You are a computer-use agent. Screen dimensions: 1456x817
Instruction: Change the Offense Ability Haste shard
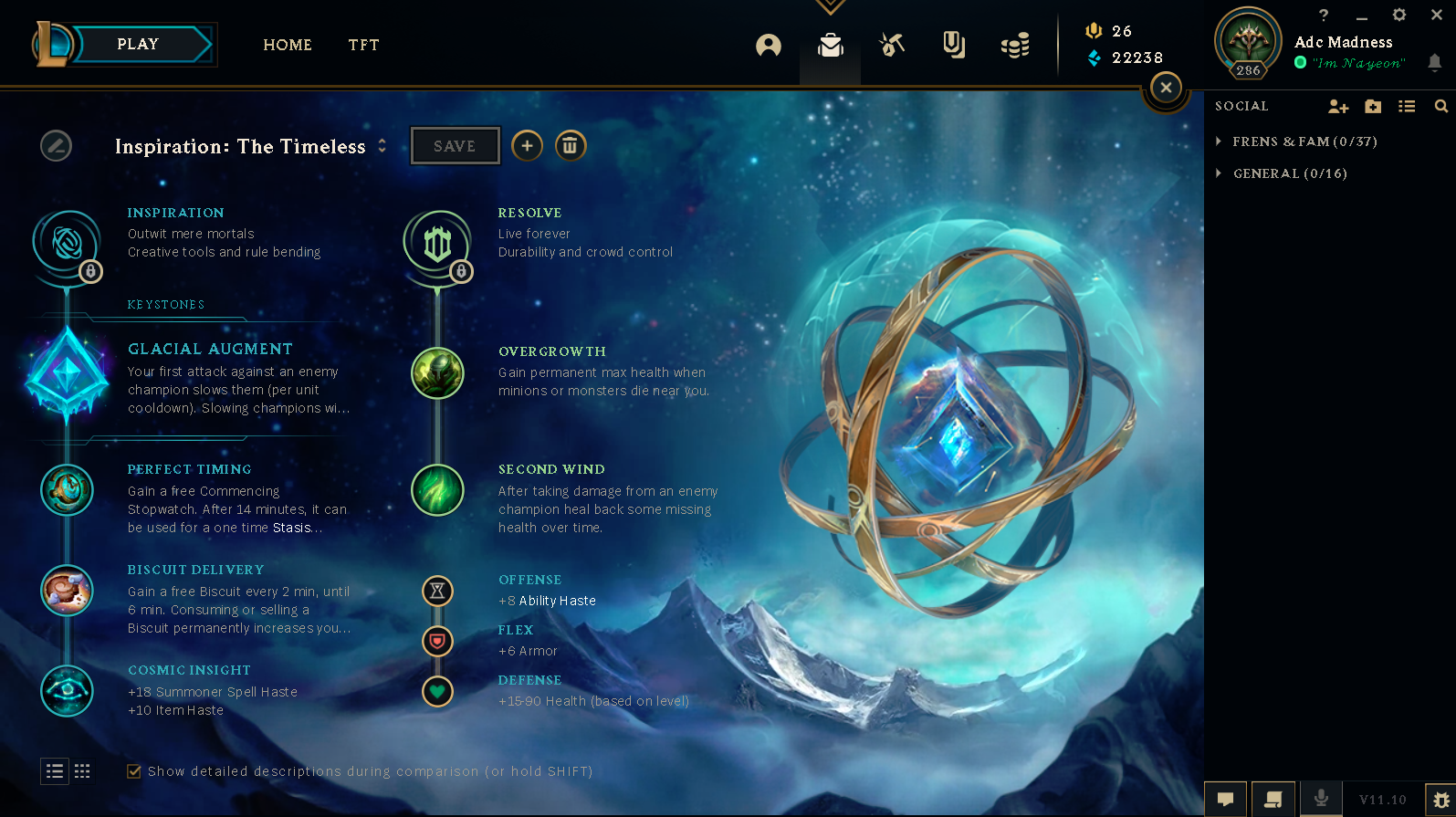click(x=437, y=591)
